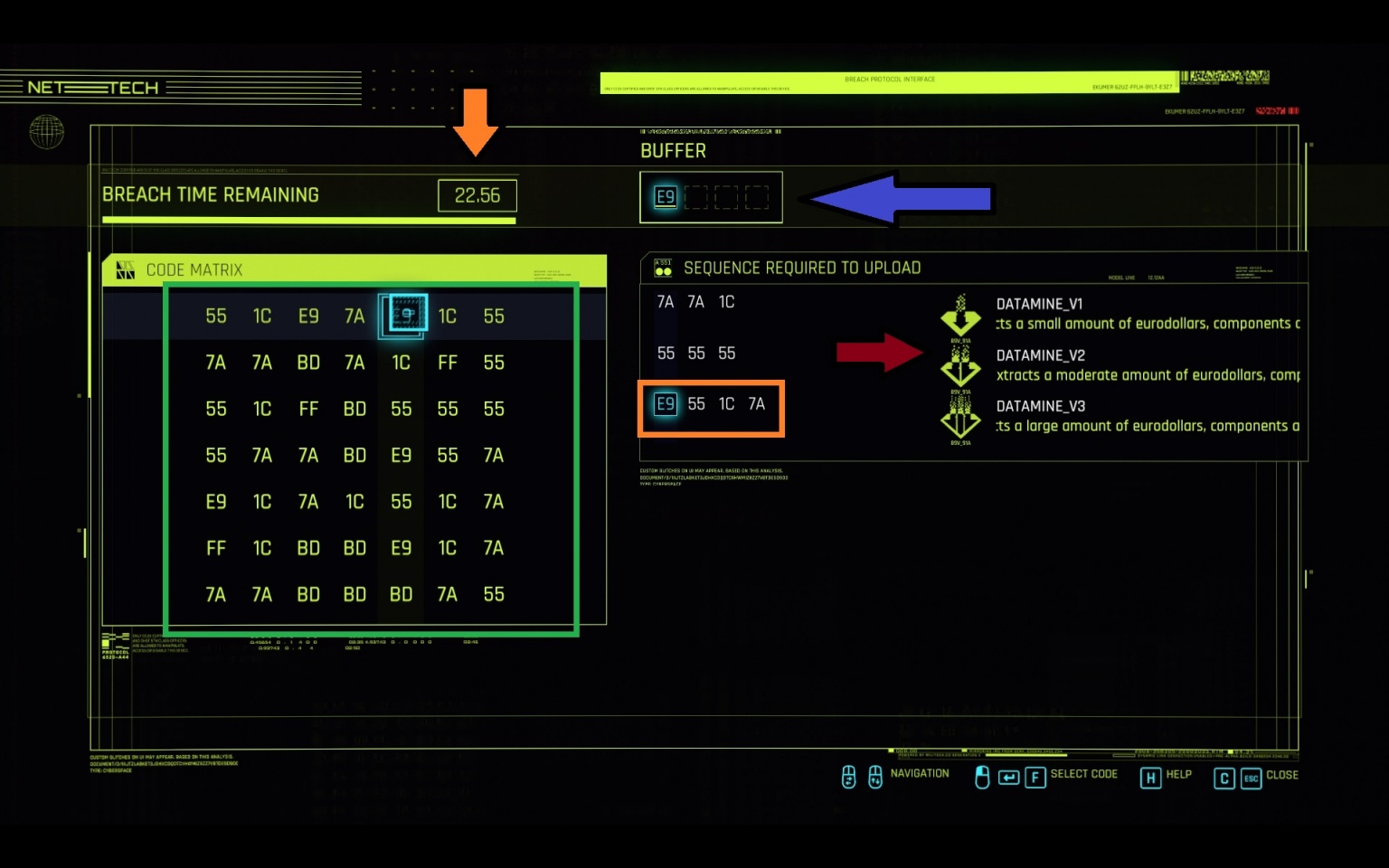Click the SEQUENCE REQUIRED TO UPLOAD header
The width and height of the screenshot is (1389, 868).
(x=801, y=268)
